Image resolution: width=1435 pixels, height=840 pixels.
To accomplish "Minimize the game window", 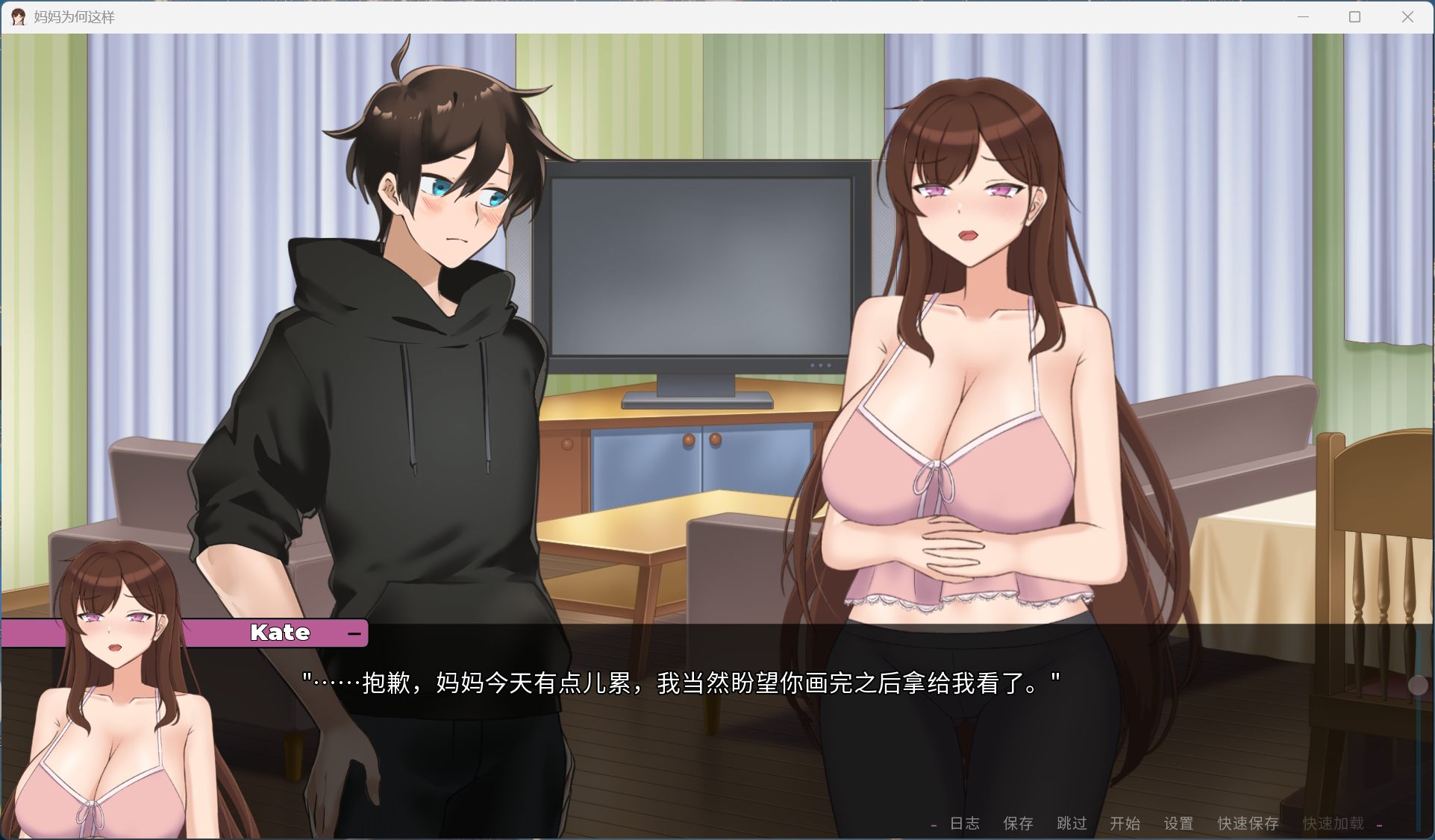I will [1302, 16].
